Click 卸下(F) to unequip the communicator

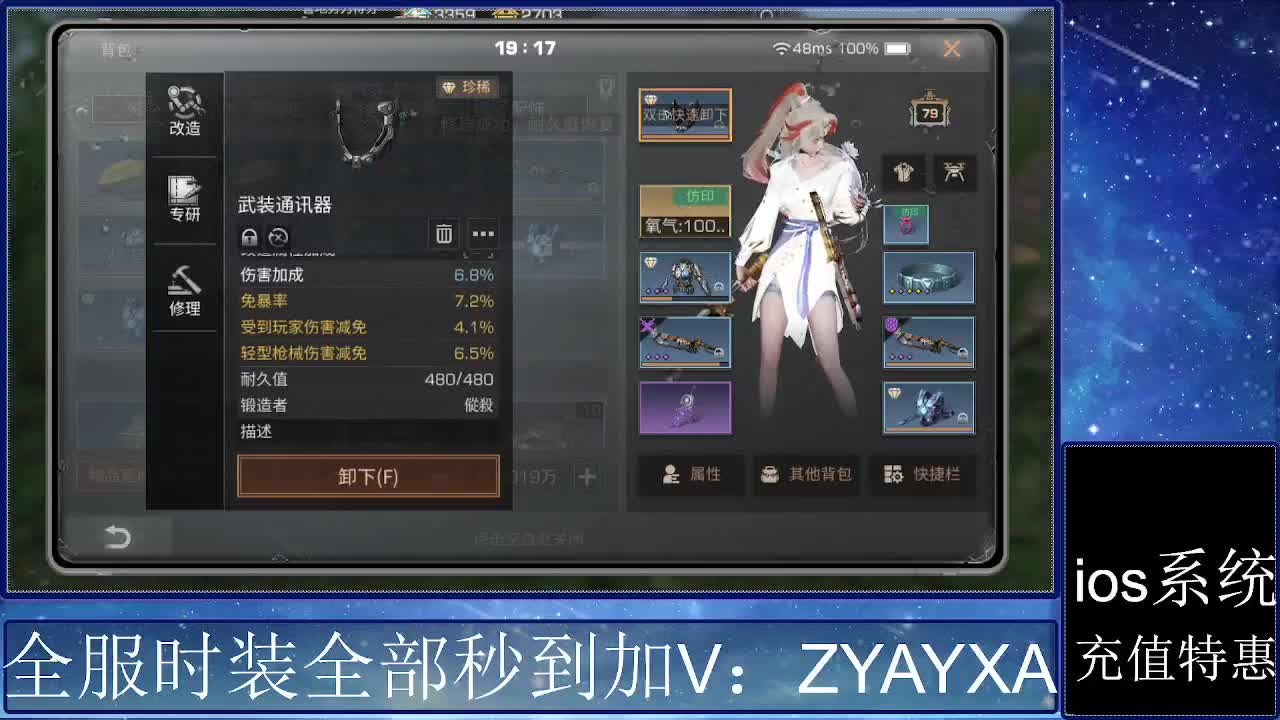[x=367, y=478]
